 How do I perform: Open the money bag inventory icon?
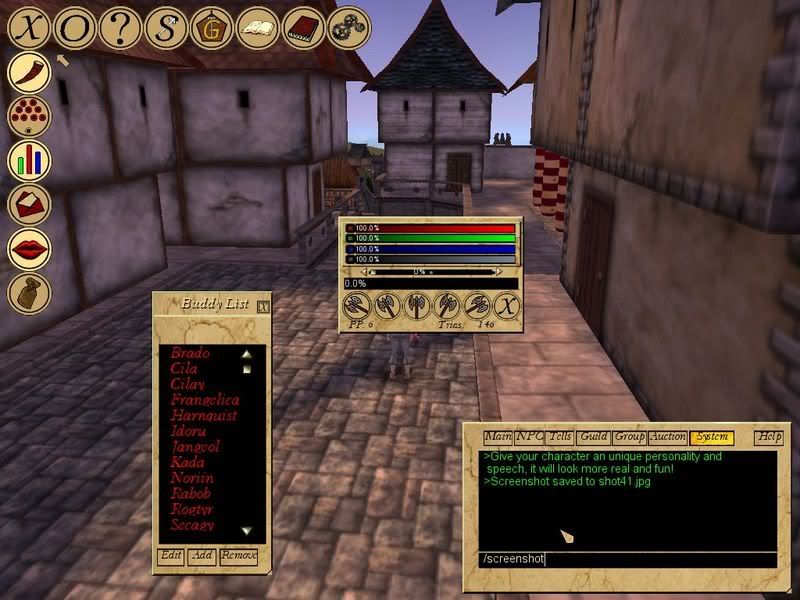click(x=30, y=292)
